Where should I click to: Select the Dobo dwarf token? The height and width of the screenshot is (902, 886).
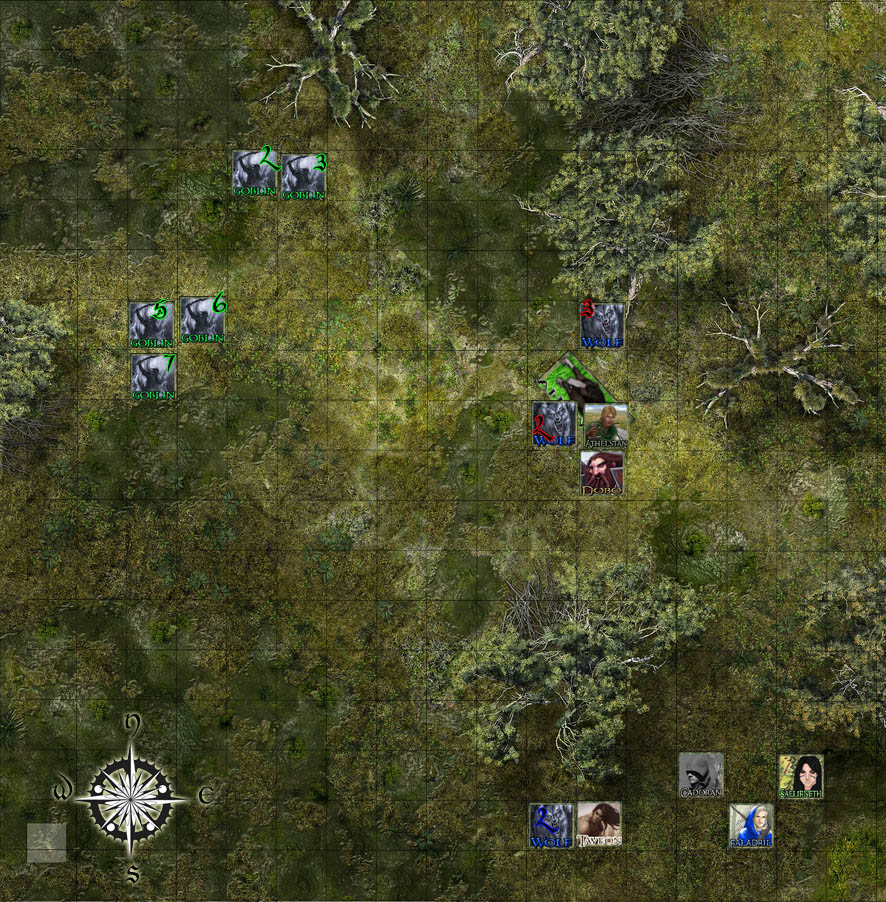pos(602,473)
